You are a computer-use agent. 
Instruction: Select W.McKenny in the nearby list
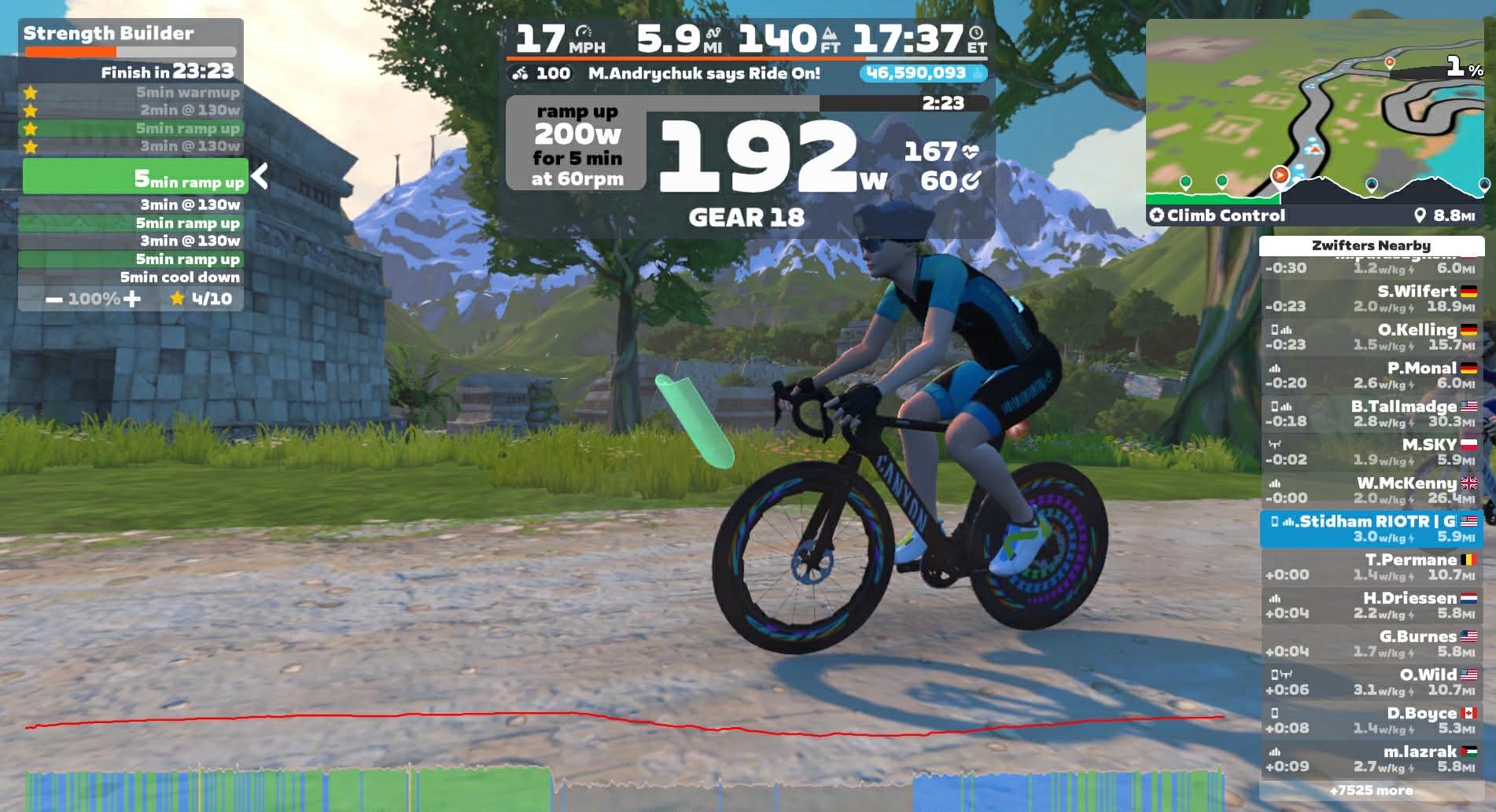click(x=1372, y=491)
